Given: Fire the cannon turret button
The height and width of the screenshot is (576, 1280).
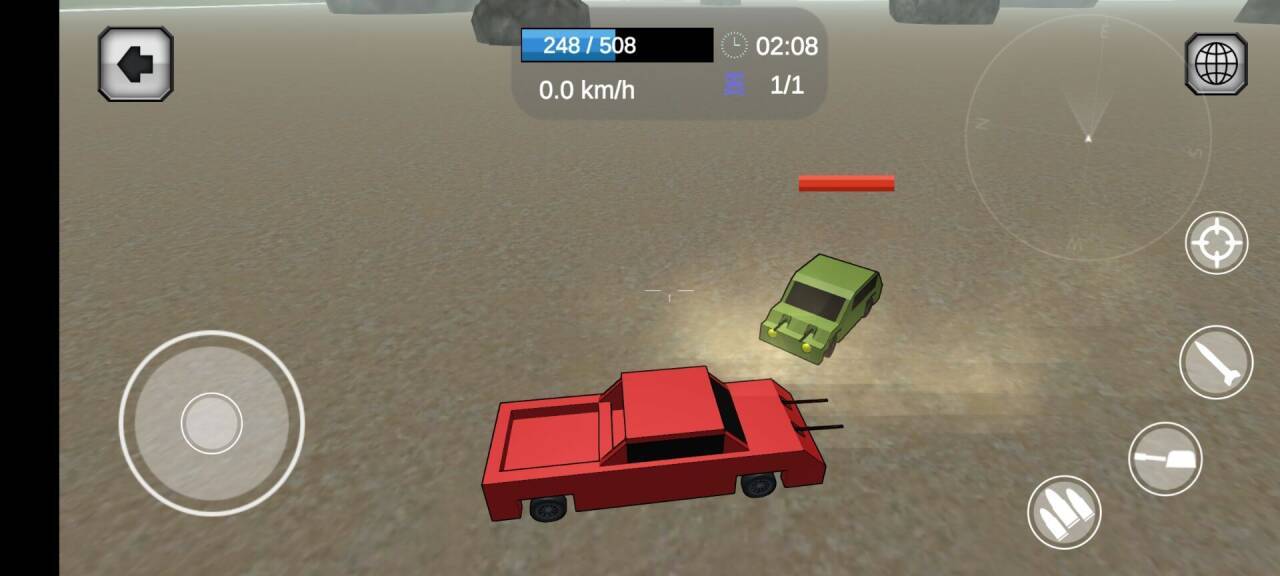Looking at the screenshot, I should tap(1165, 459).
